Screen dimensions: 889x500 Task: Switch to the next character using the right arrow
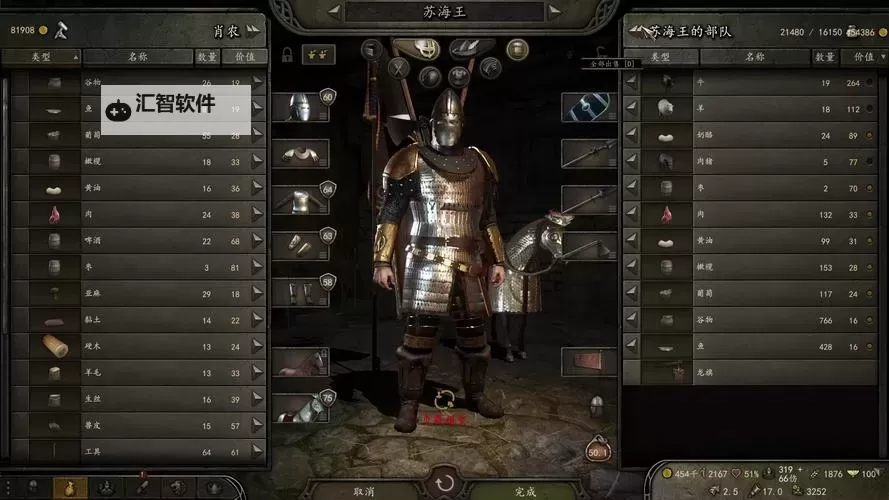(553, 12)
